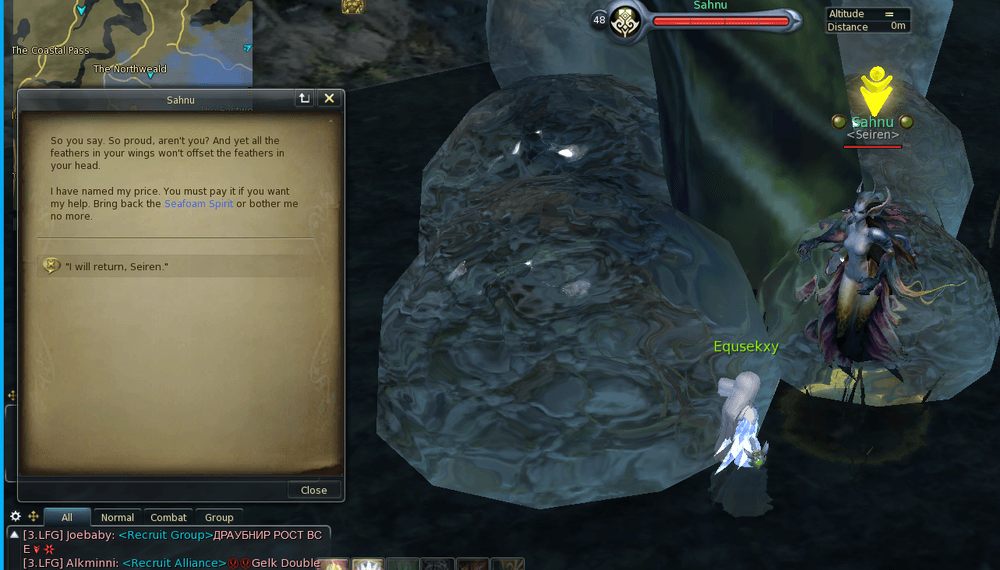
Task: Click the chat window move-arrows icon
Action: click(33, 517)
